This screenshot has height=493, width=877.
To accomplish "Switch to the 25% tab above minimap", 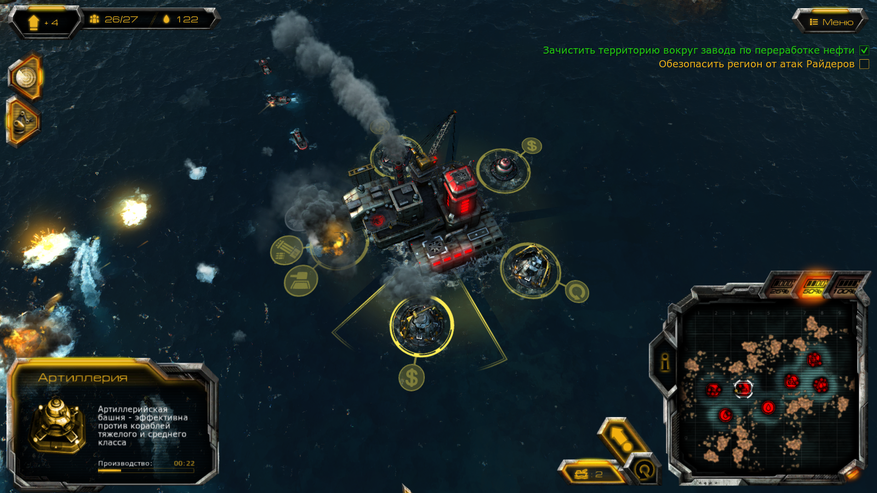I will (x=781, y=288).
